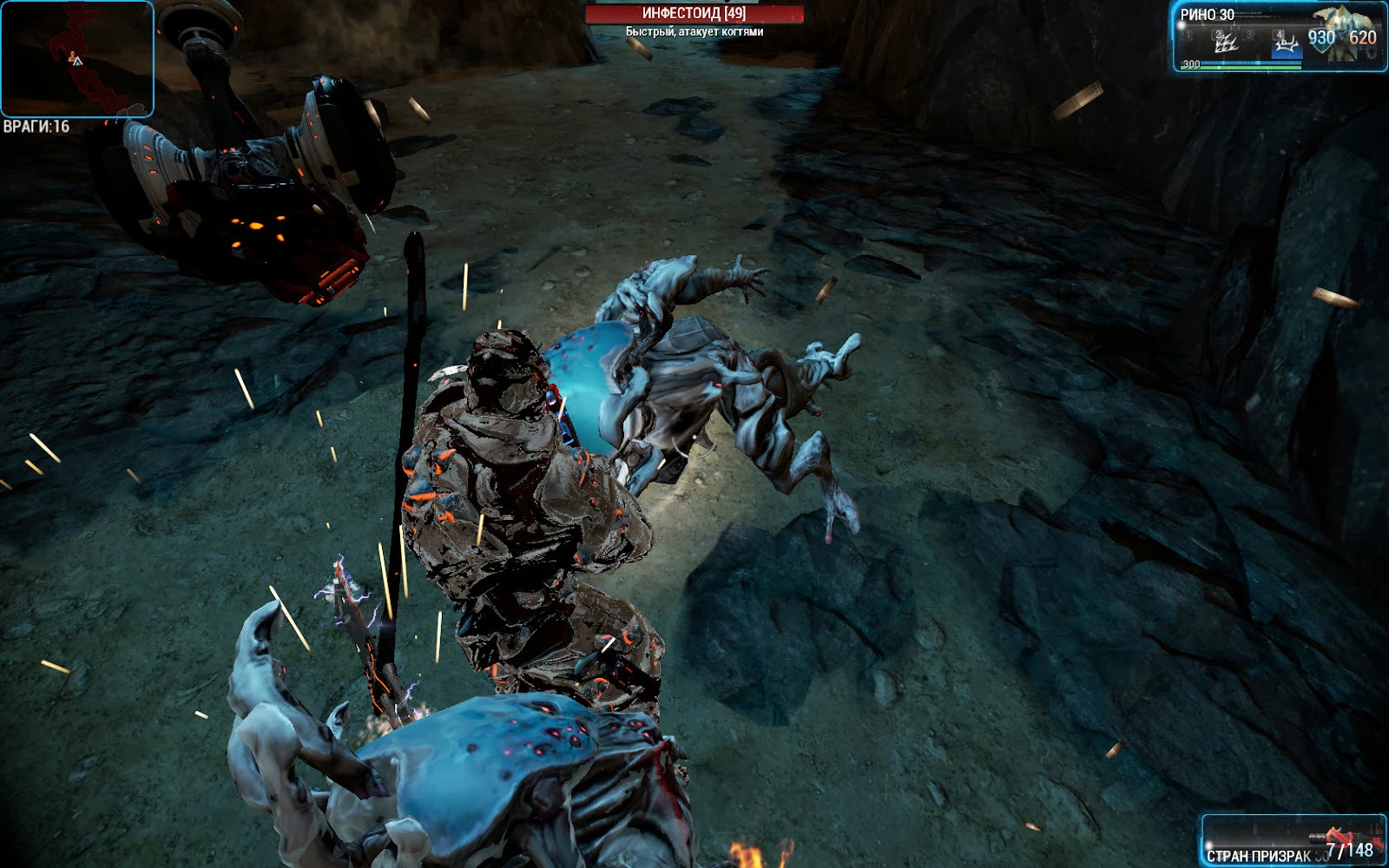Open the РИНО 30 warframe panel
This screenshot has width=1389, height=868.
click(x=1207, y=14)
